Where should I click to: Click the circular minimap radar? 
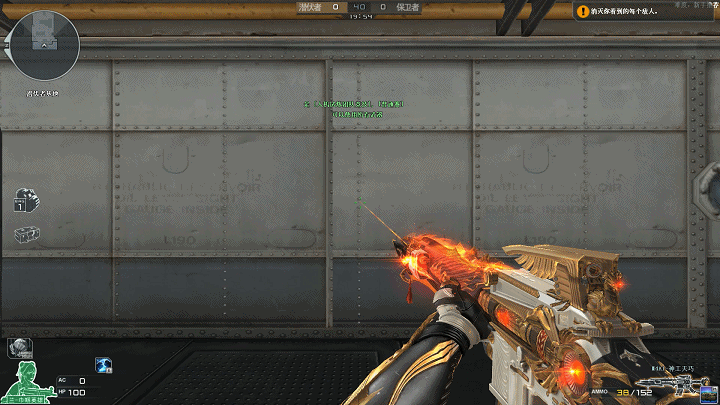coord(44,44)
